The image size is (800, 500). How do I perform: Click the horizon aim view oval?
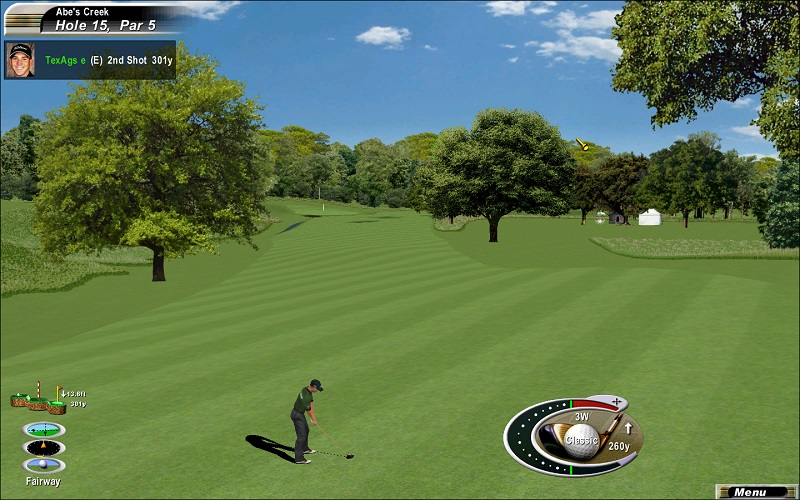tap(43, 429)
